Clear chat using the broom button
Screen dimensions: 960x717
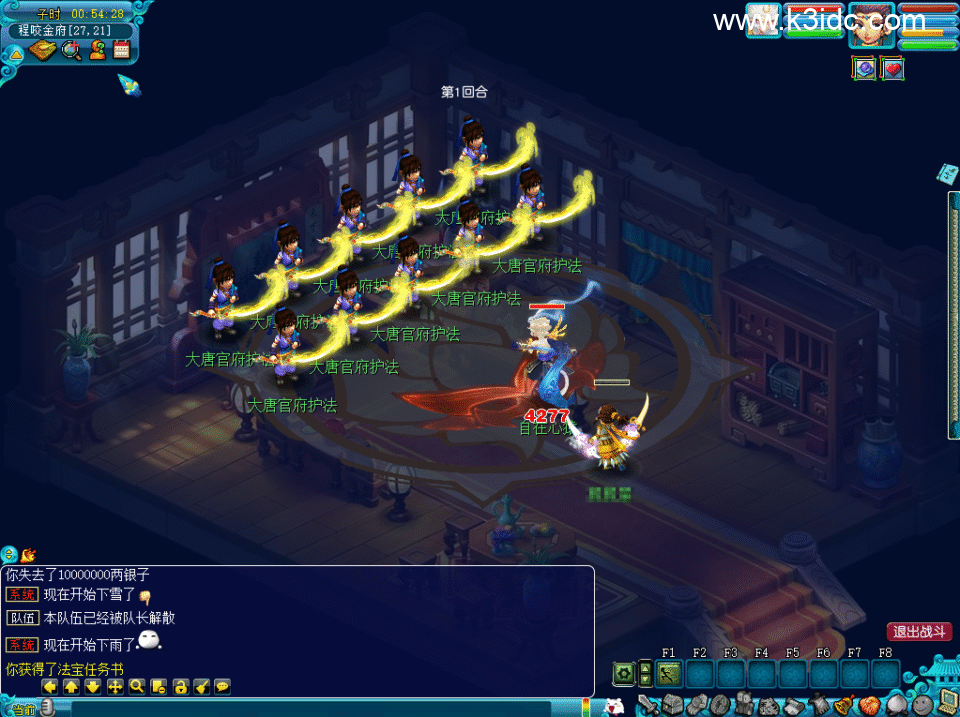point(201,687)
